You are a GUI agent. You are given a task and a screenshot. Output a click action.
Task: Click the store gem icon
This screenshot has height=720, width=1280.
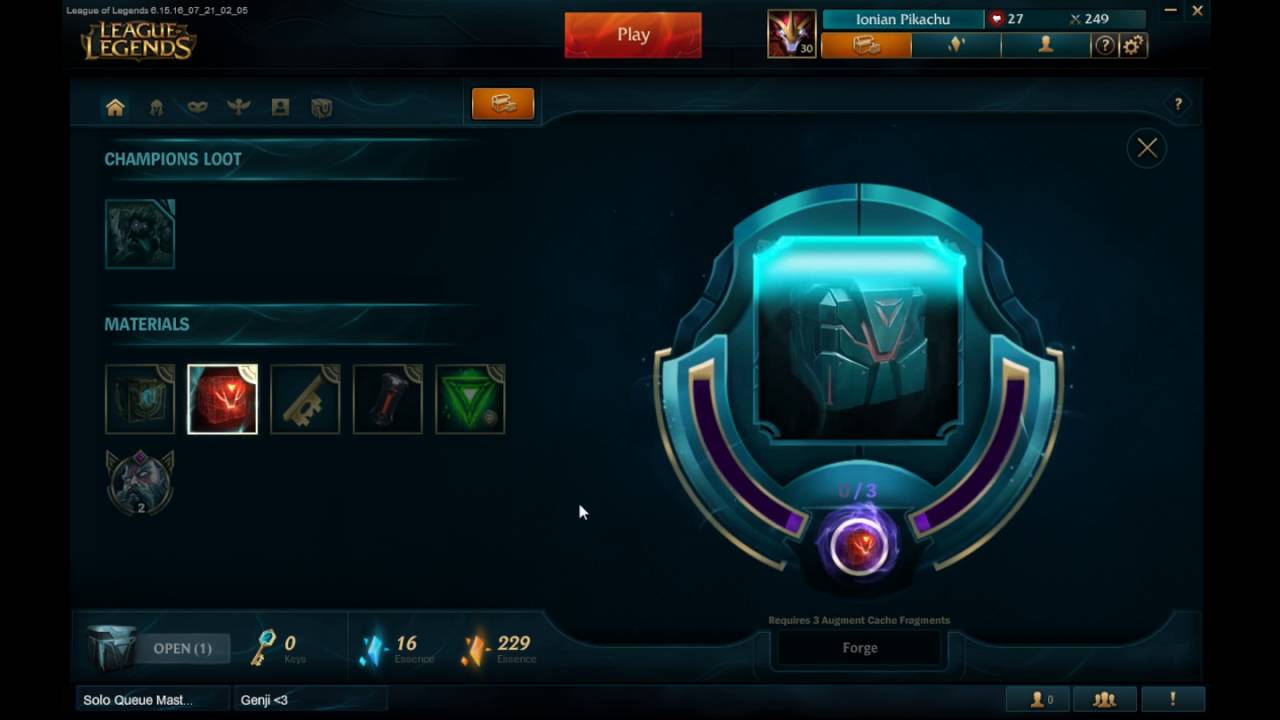click(954, 45)
